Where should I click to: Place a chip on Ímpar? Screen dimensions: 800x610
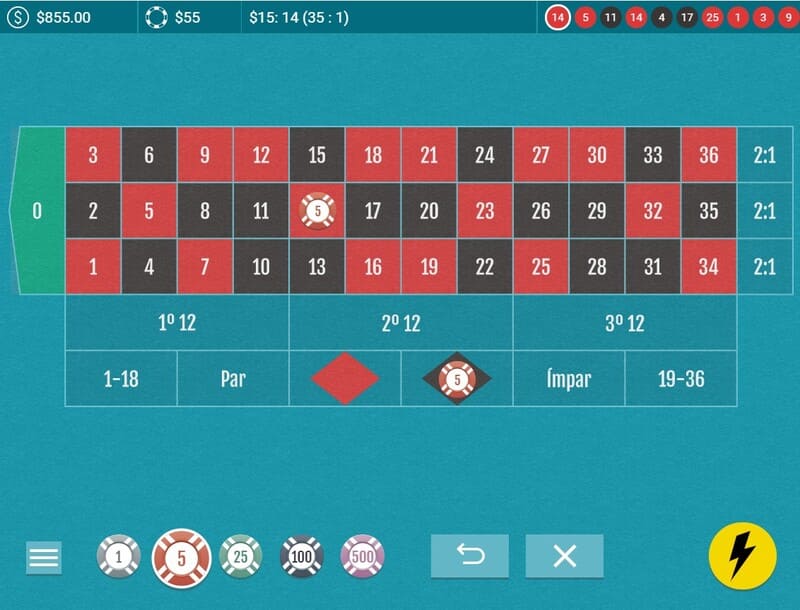[x=569, y=379]
